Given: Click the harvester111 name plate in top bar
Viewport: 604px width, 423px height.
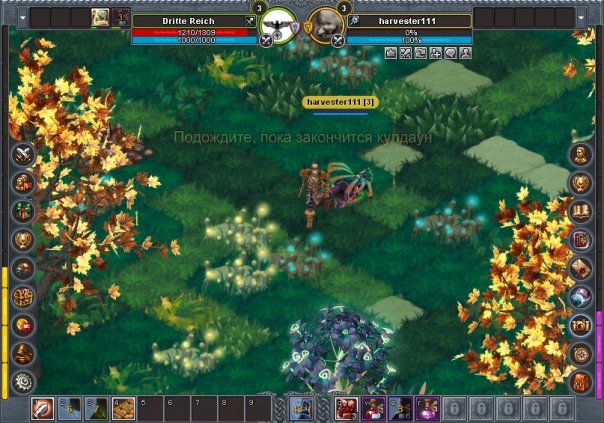Looking at the screenshot, I should coord(410,20).
